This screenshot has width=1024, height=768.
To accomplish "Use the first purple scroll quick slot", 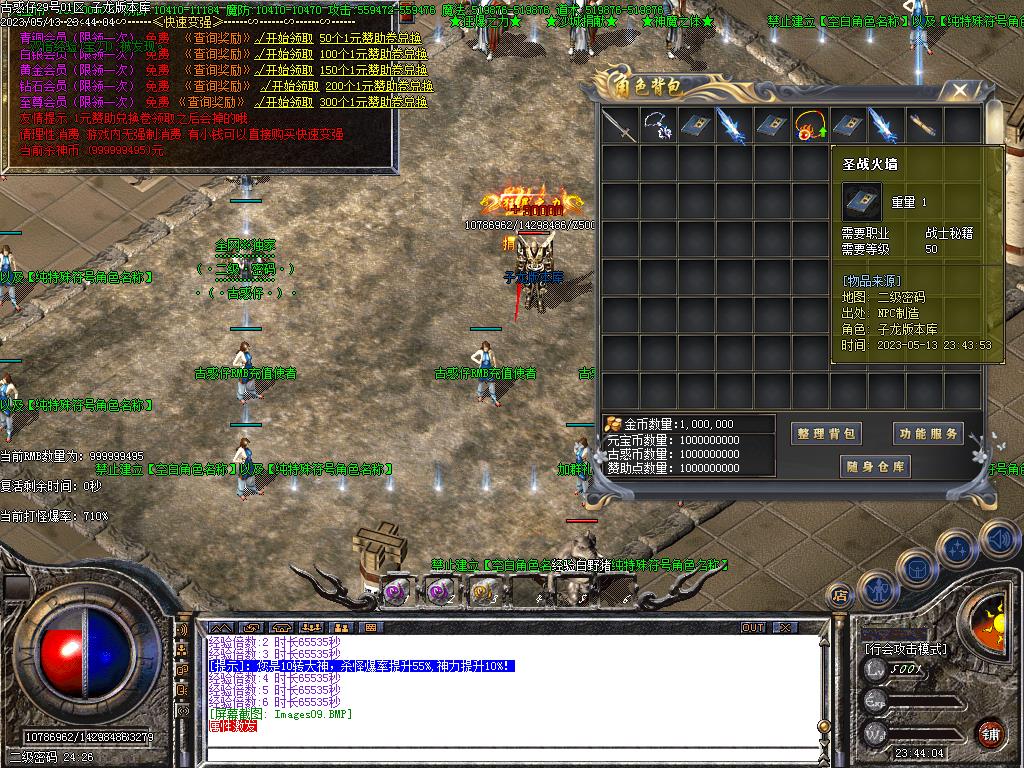I will click(398, 591).
